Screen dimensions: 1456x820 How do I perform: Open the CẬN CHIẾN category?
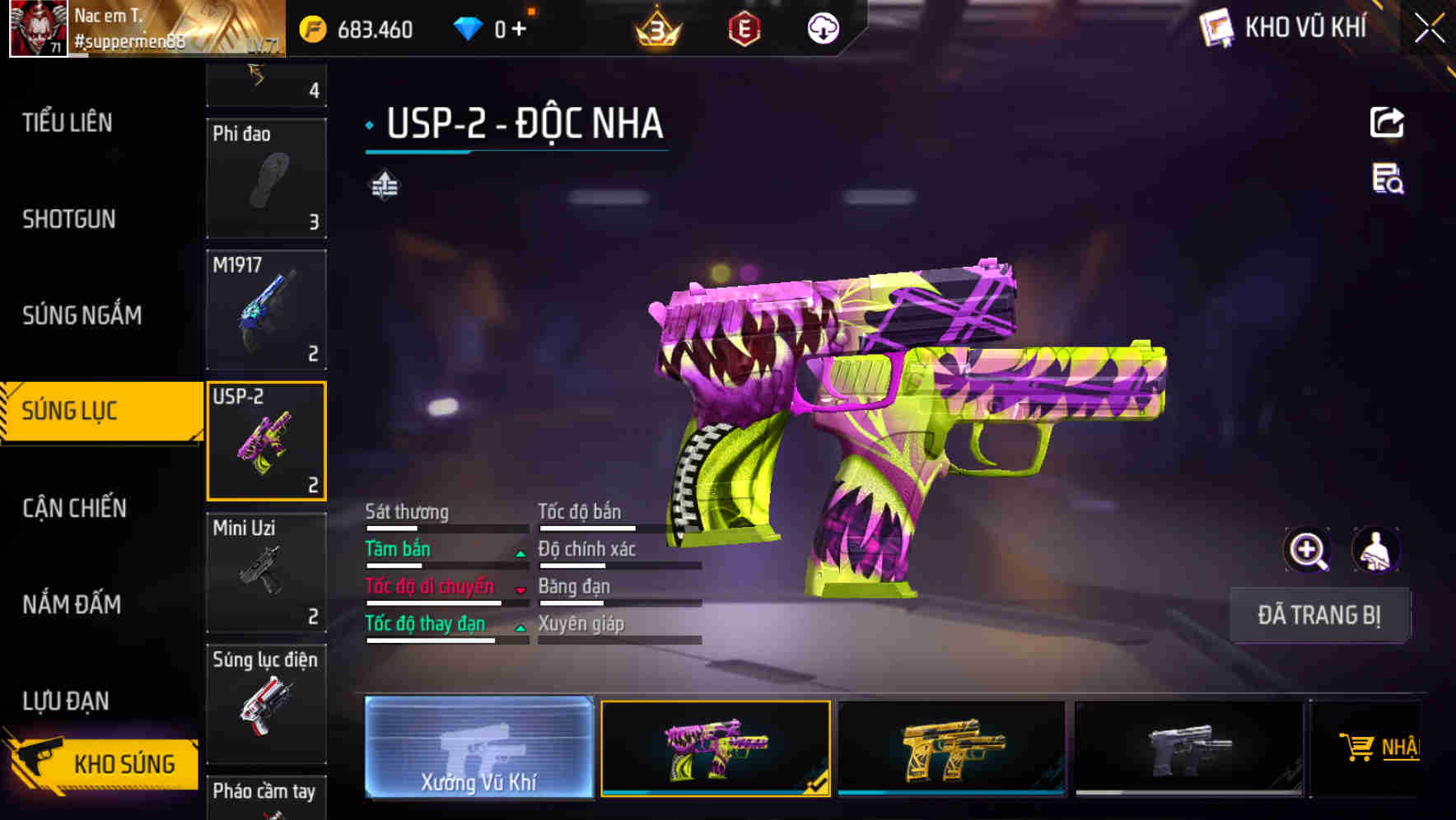[x=72, y=508]
